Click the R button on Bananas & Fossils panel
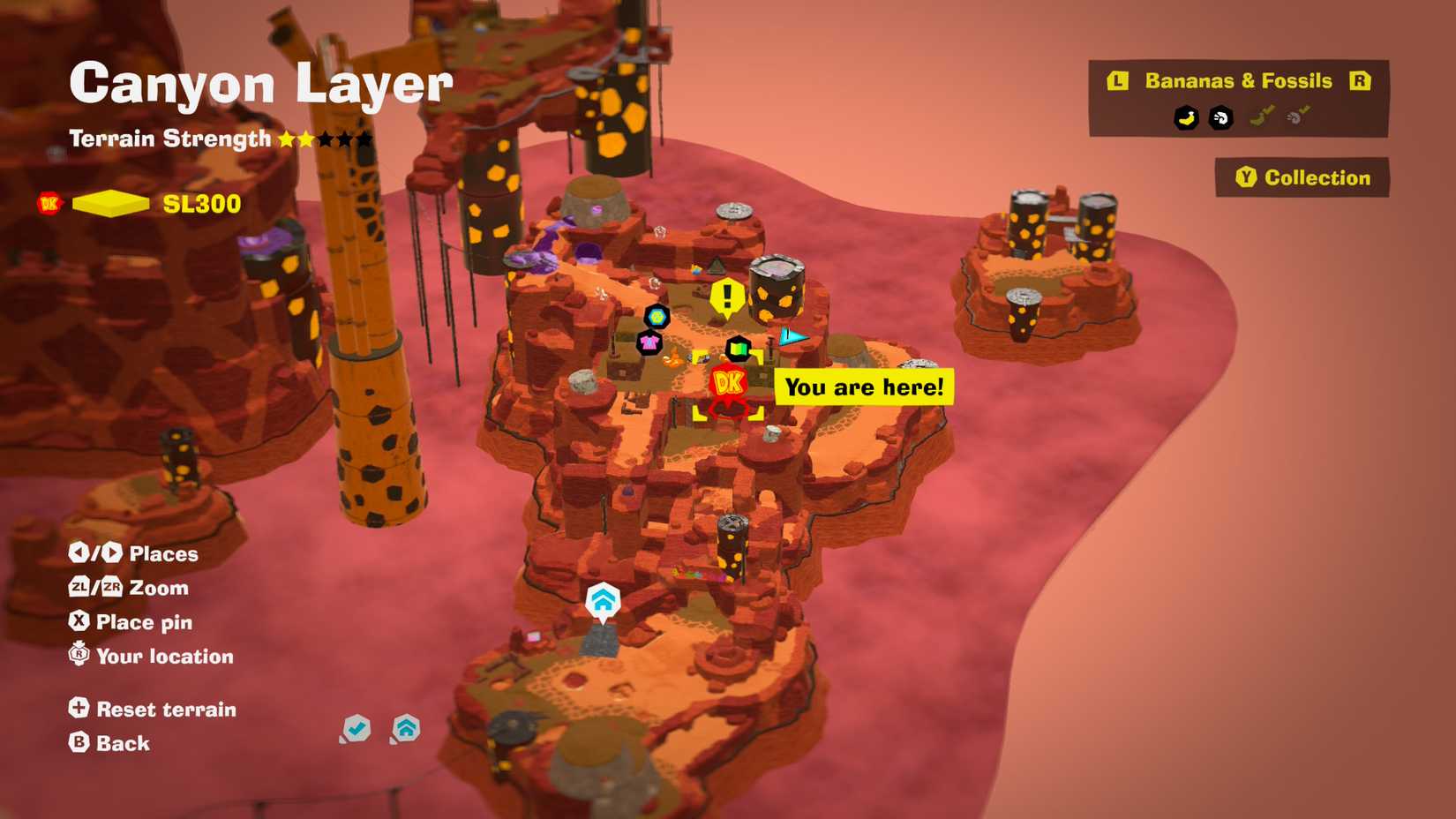Viewport: 1456px width, 819px height. pos(1361,81)
